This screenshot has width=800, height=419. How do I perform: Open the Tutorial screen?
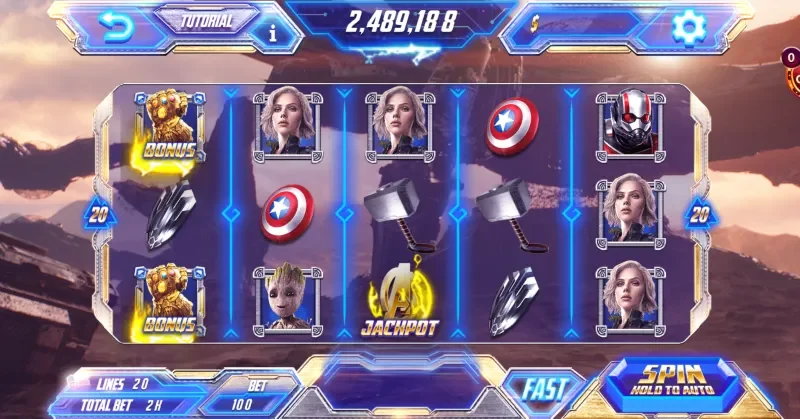[x=205, y=19]
